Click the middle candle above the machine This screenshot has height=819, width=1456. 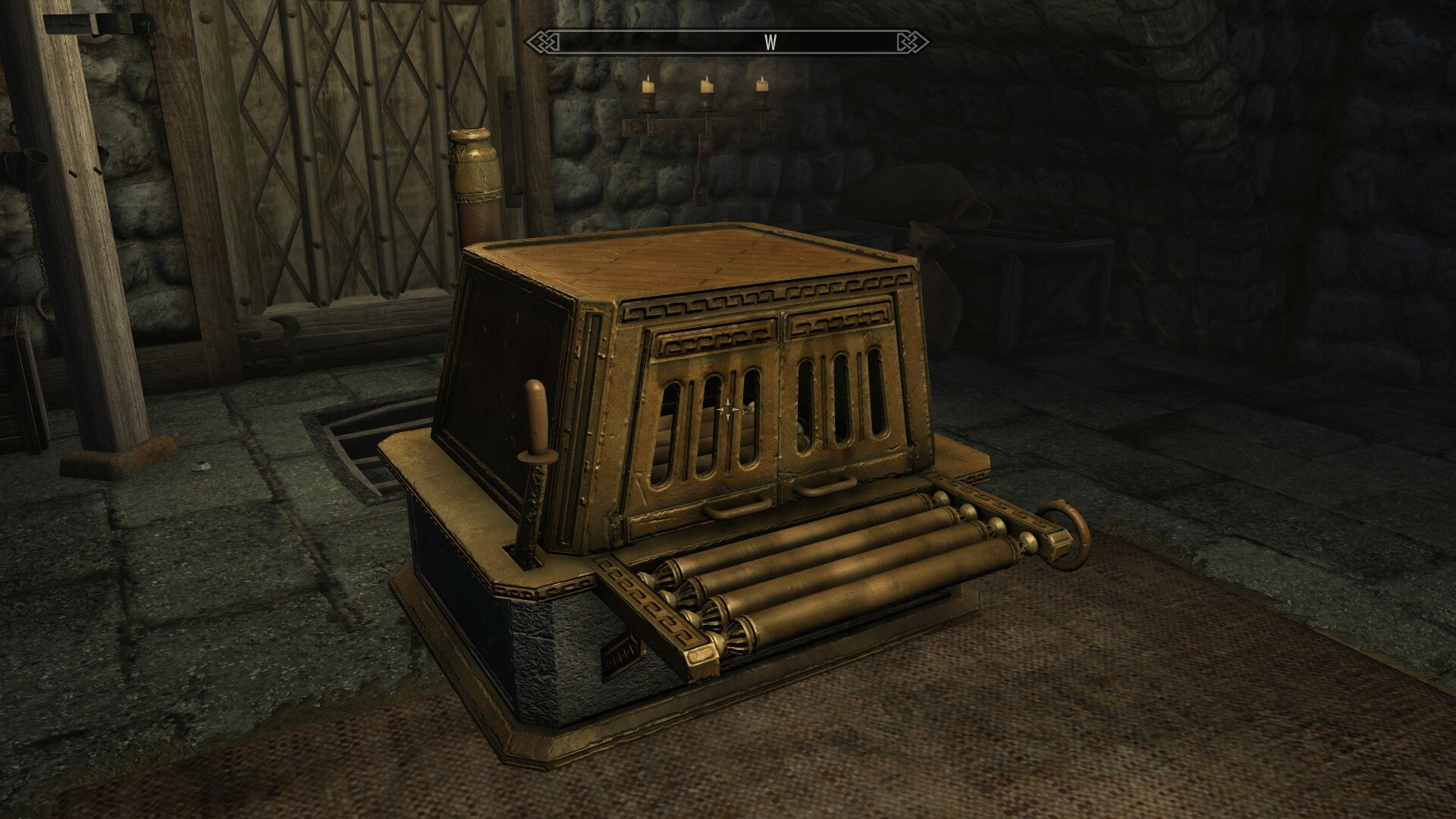(x=706, y=87)
